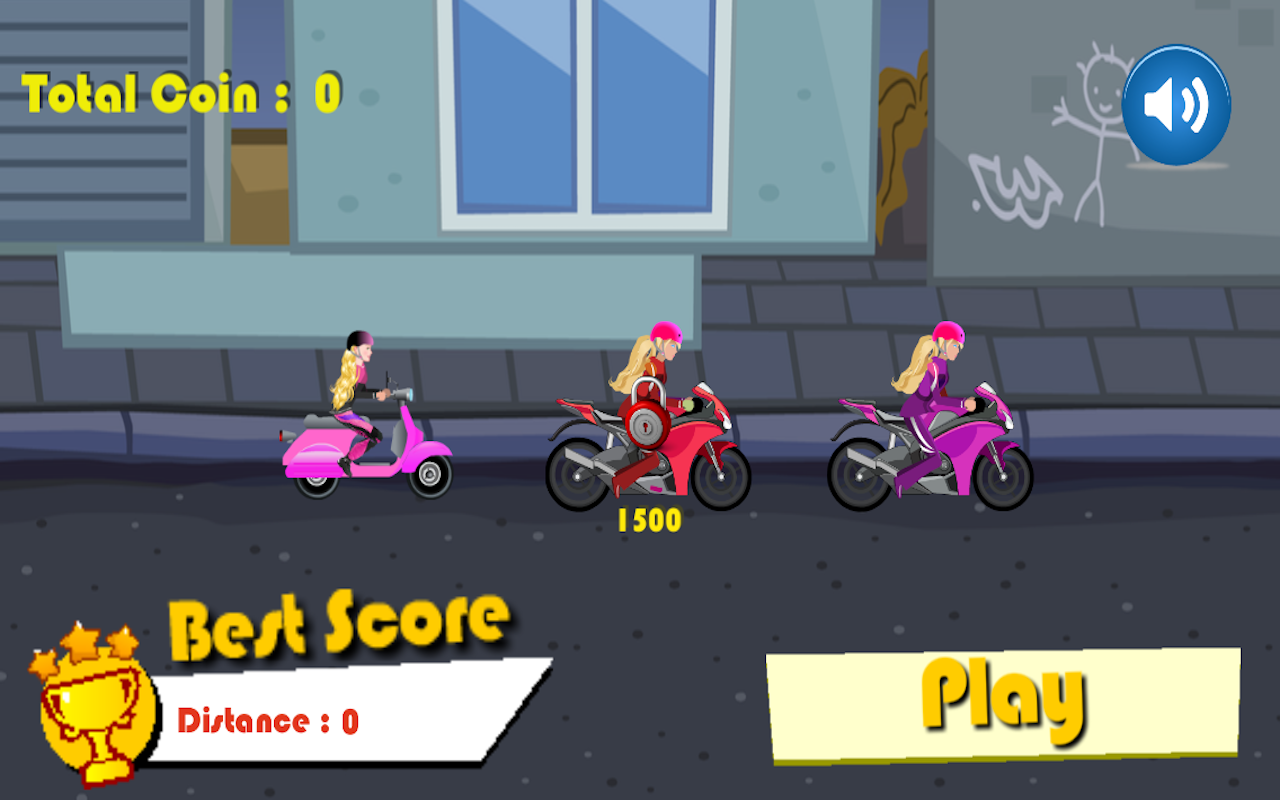1280x800 pixels.
Task: Click the Total Coin counter
Action: (x=180, y=90)
